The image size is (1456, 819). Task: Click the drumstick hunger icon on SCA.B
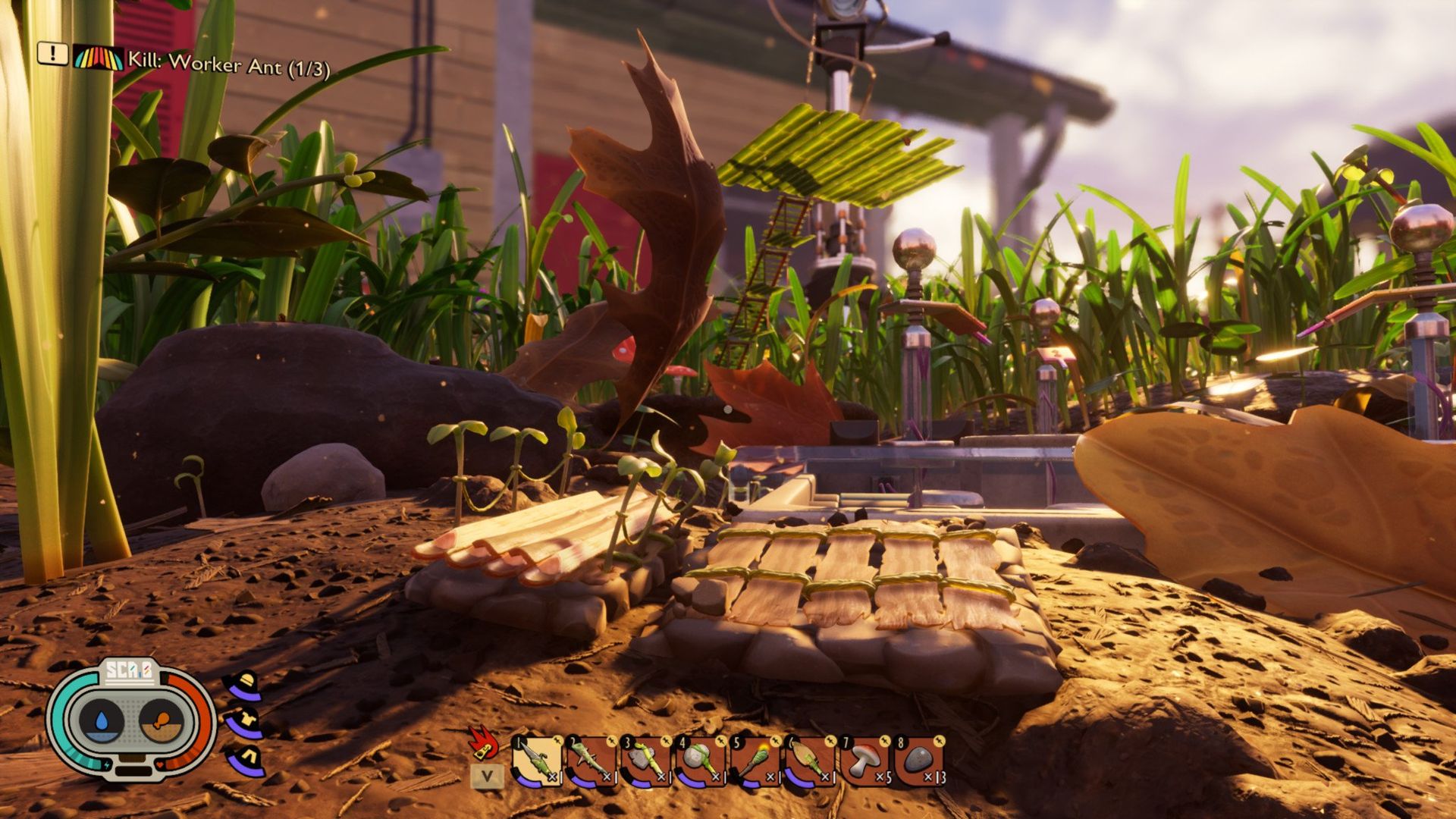click(162, 720)
